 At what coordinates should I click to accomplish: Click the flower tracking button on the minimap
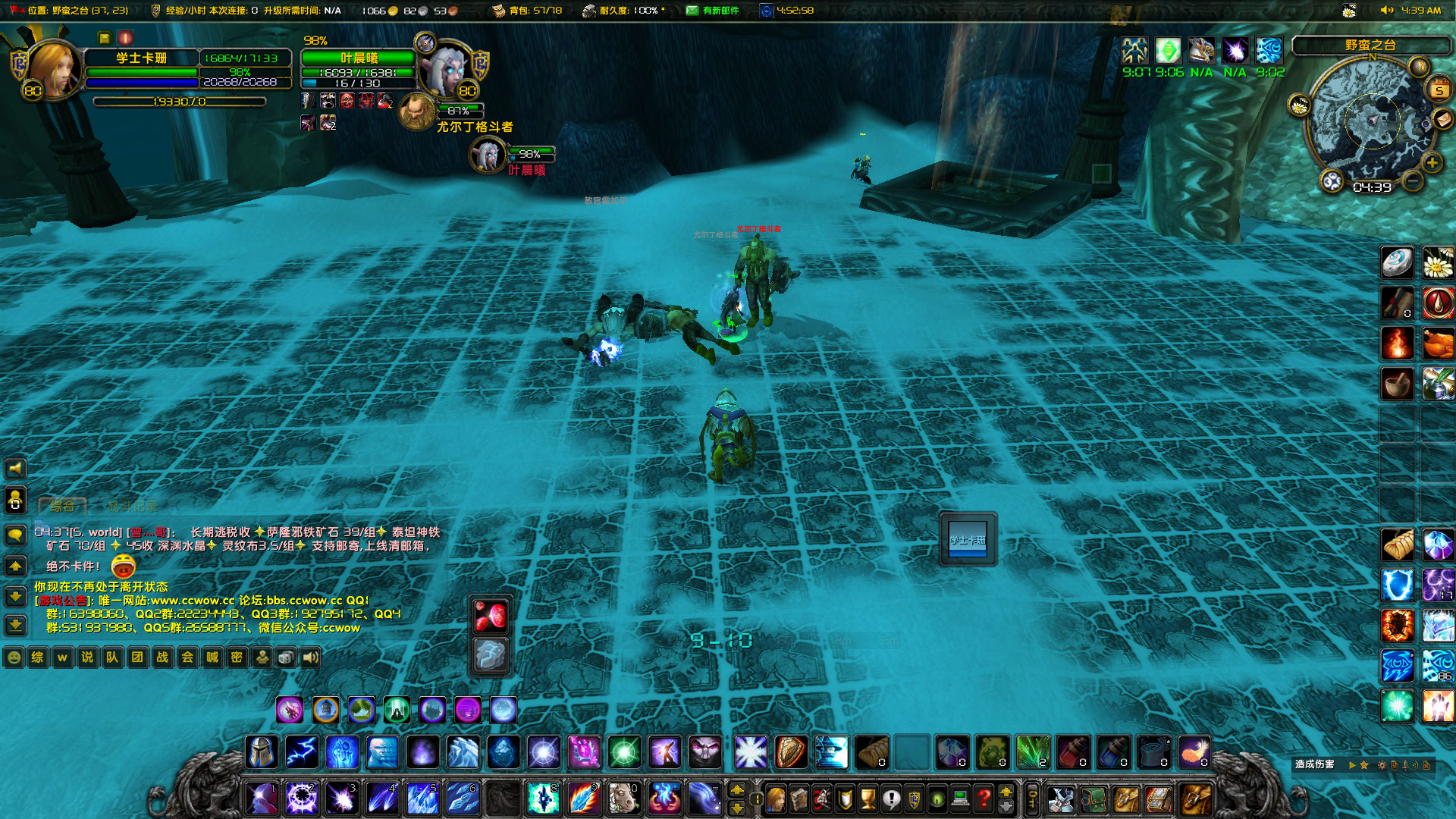coord(1299,106)
